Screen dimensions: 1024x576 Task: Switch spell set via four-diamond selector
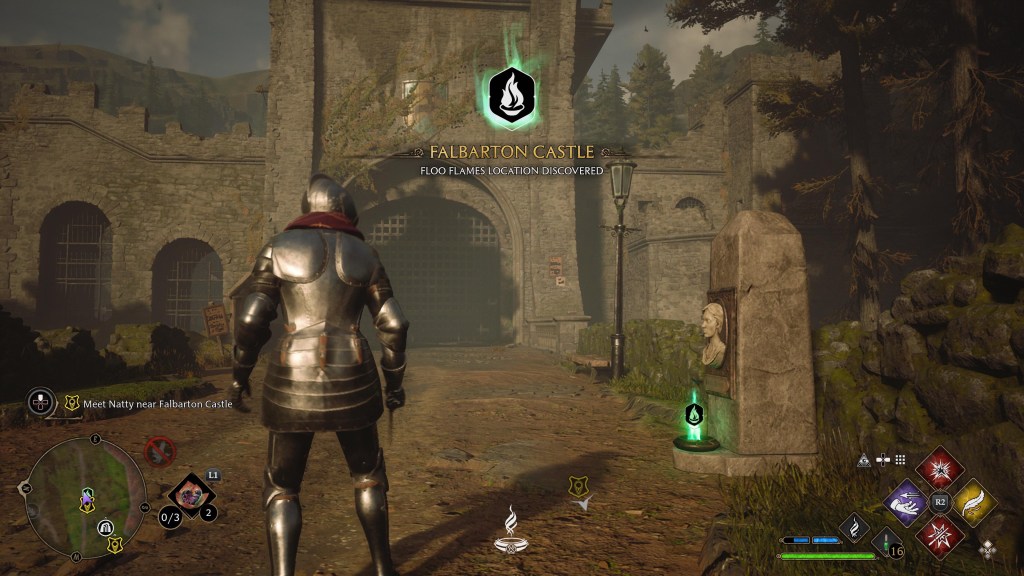pos(988,548)
